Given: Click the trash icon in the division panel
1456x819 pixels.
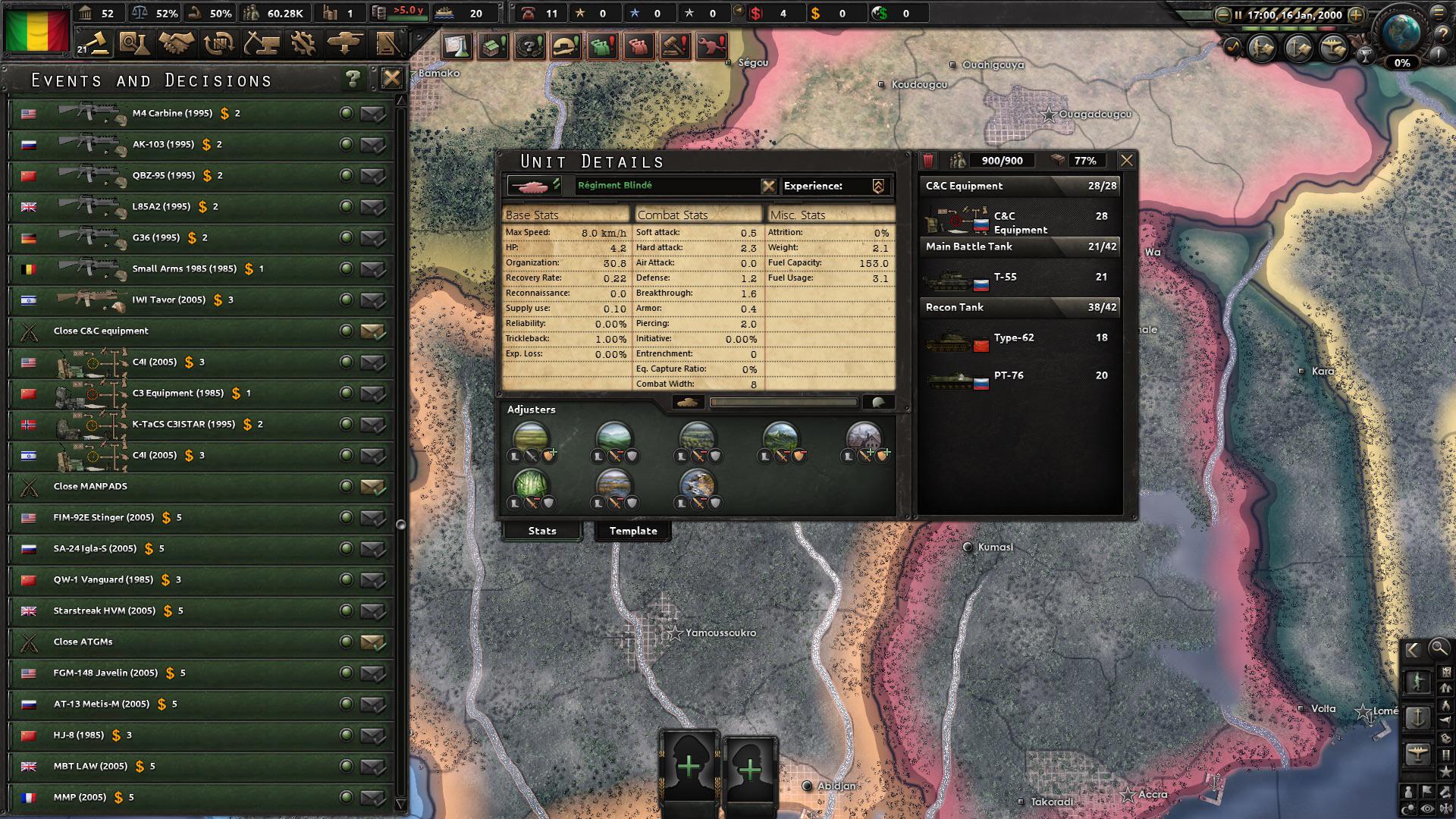Looking at the screenshot, I should click(x=927, y=160).
